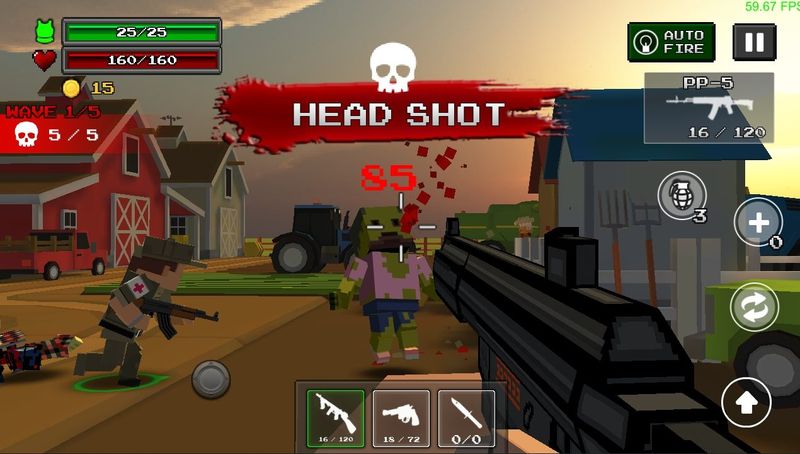Pause the game

[754, 42]
